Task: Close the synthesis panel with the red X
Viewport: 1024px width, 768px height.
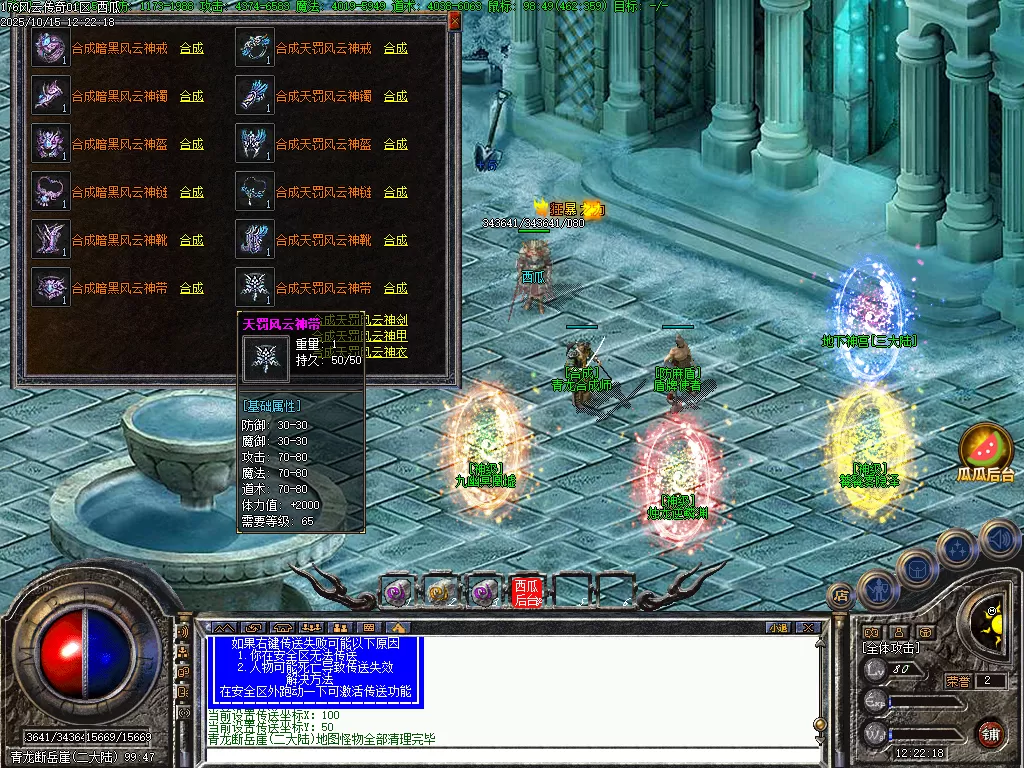Action: (x=455, y=20)
